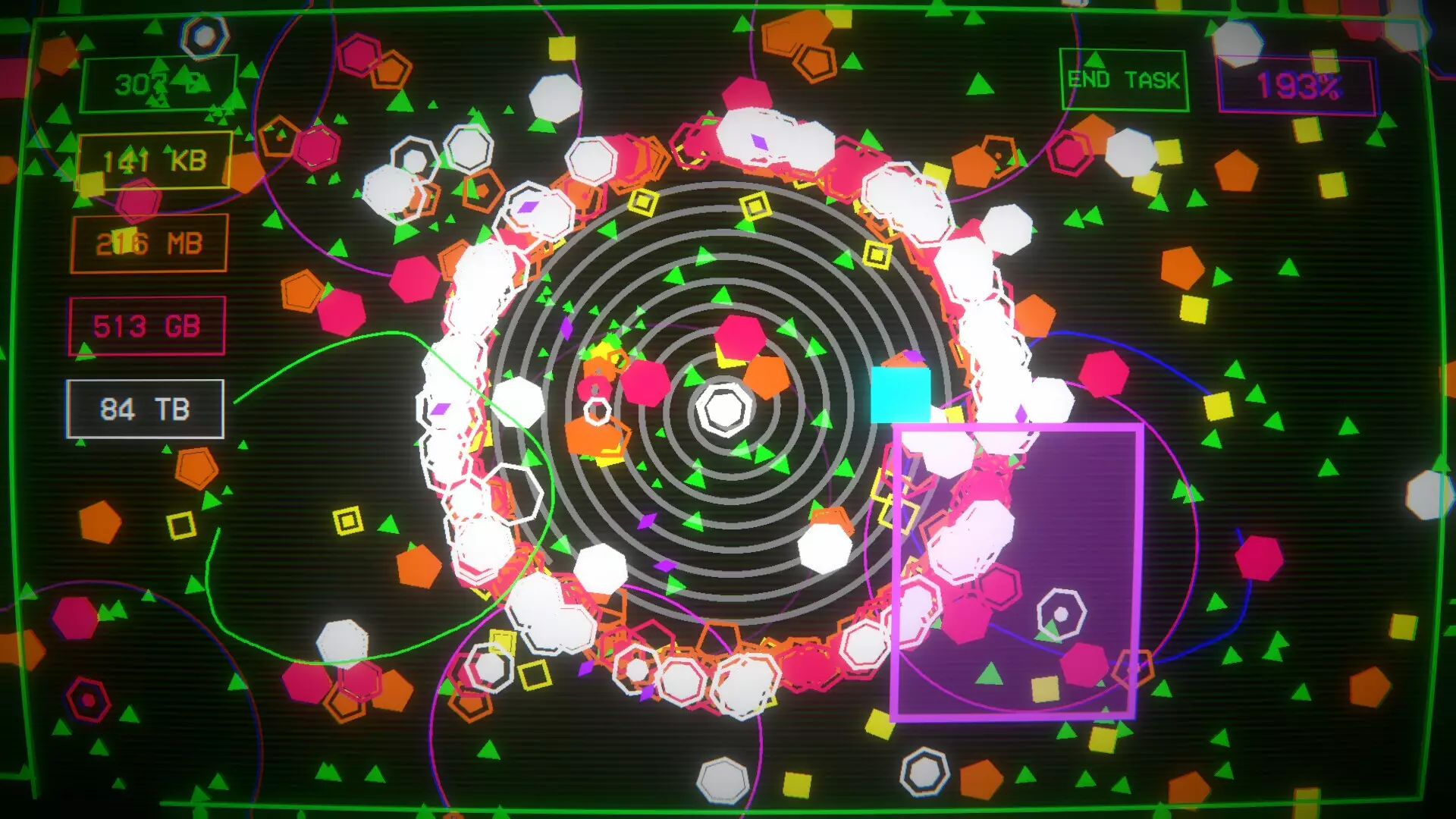Click the END TASK button

pyautogui.click(x=1123, y=78)
